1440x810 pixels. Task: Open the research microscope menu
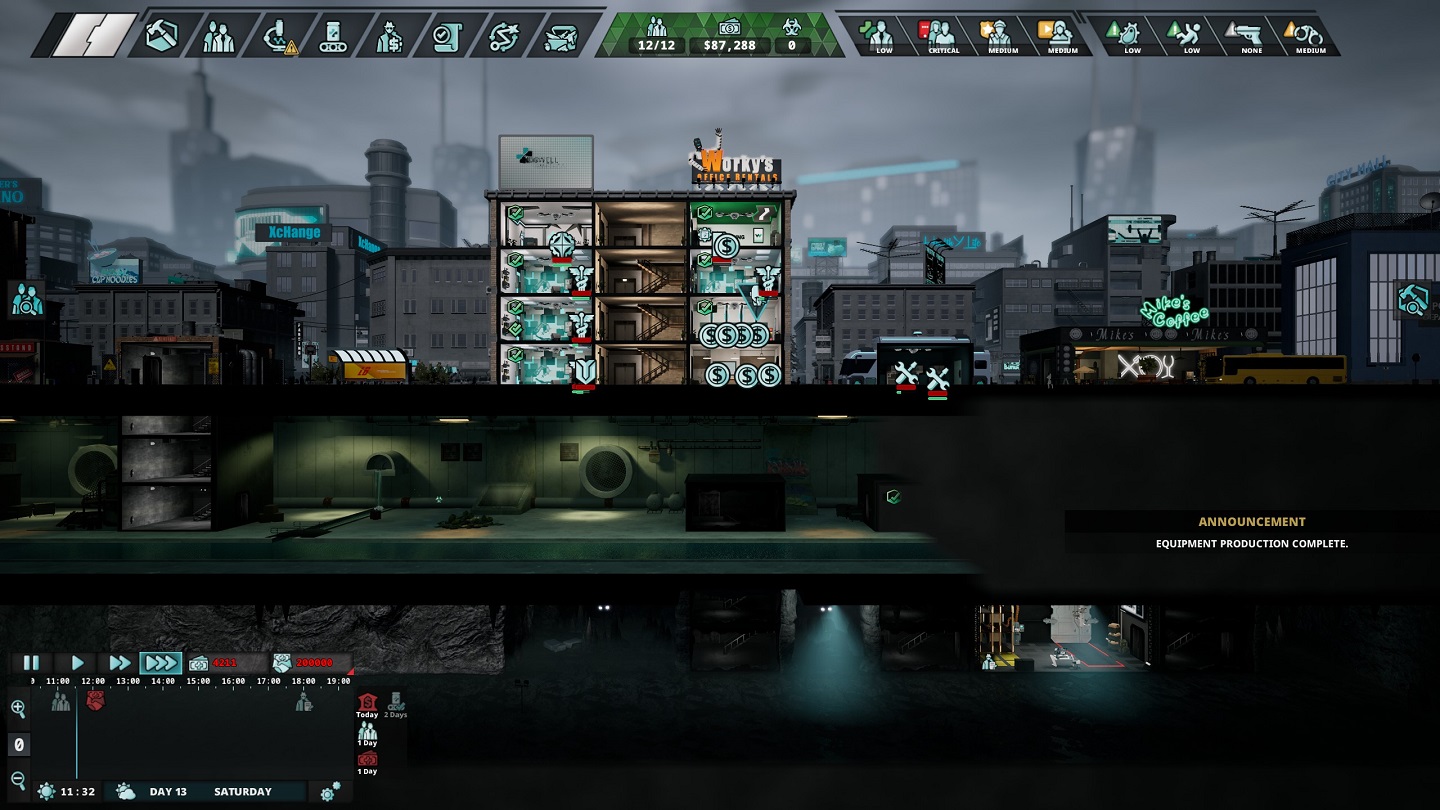[276, 36]
